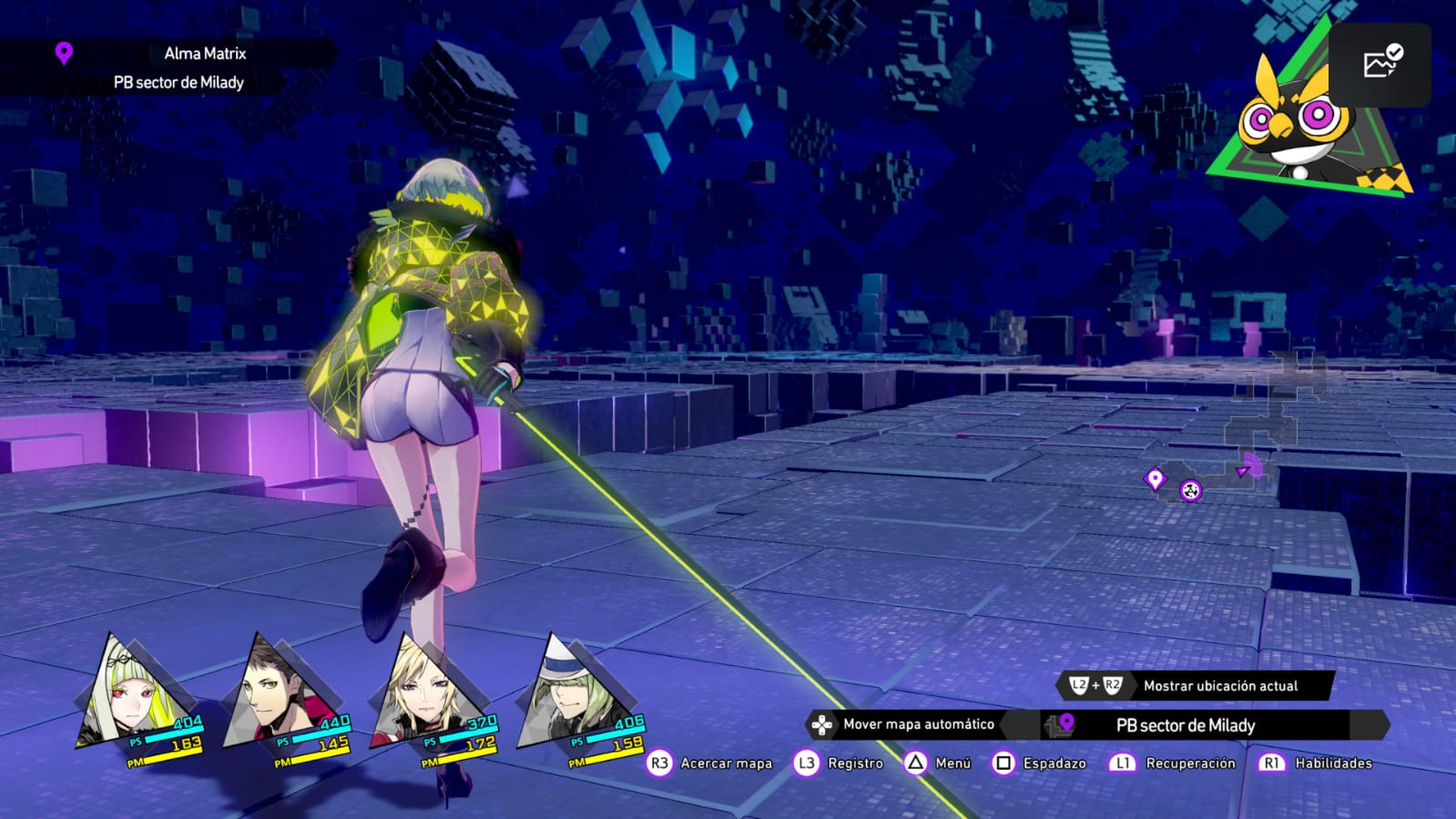Click the Espadazo action label
The width and height of the screenshot is (1456, 819).
[x=1054, y=763]
